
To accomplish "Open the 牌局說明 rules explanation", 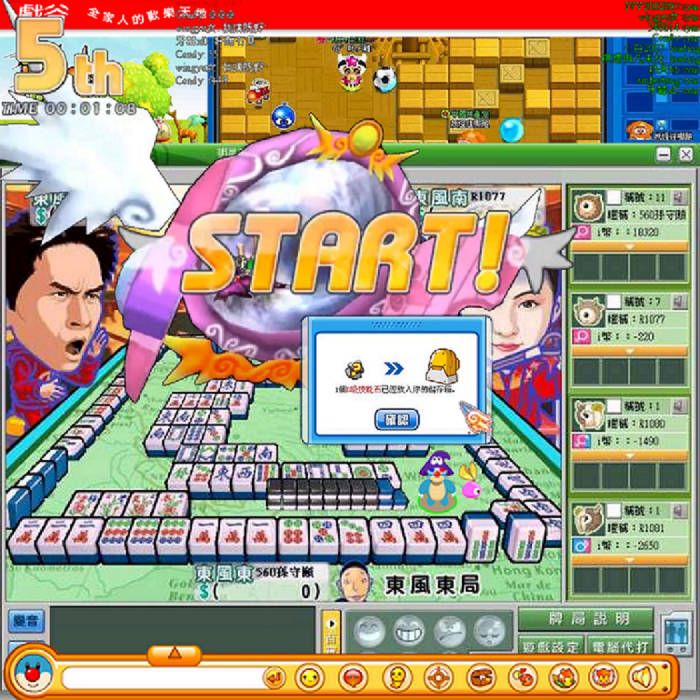I will click(585, 619).
